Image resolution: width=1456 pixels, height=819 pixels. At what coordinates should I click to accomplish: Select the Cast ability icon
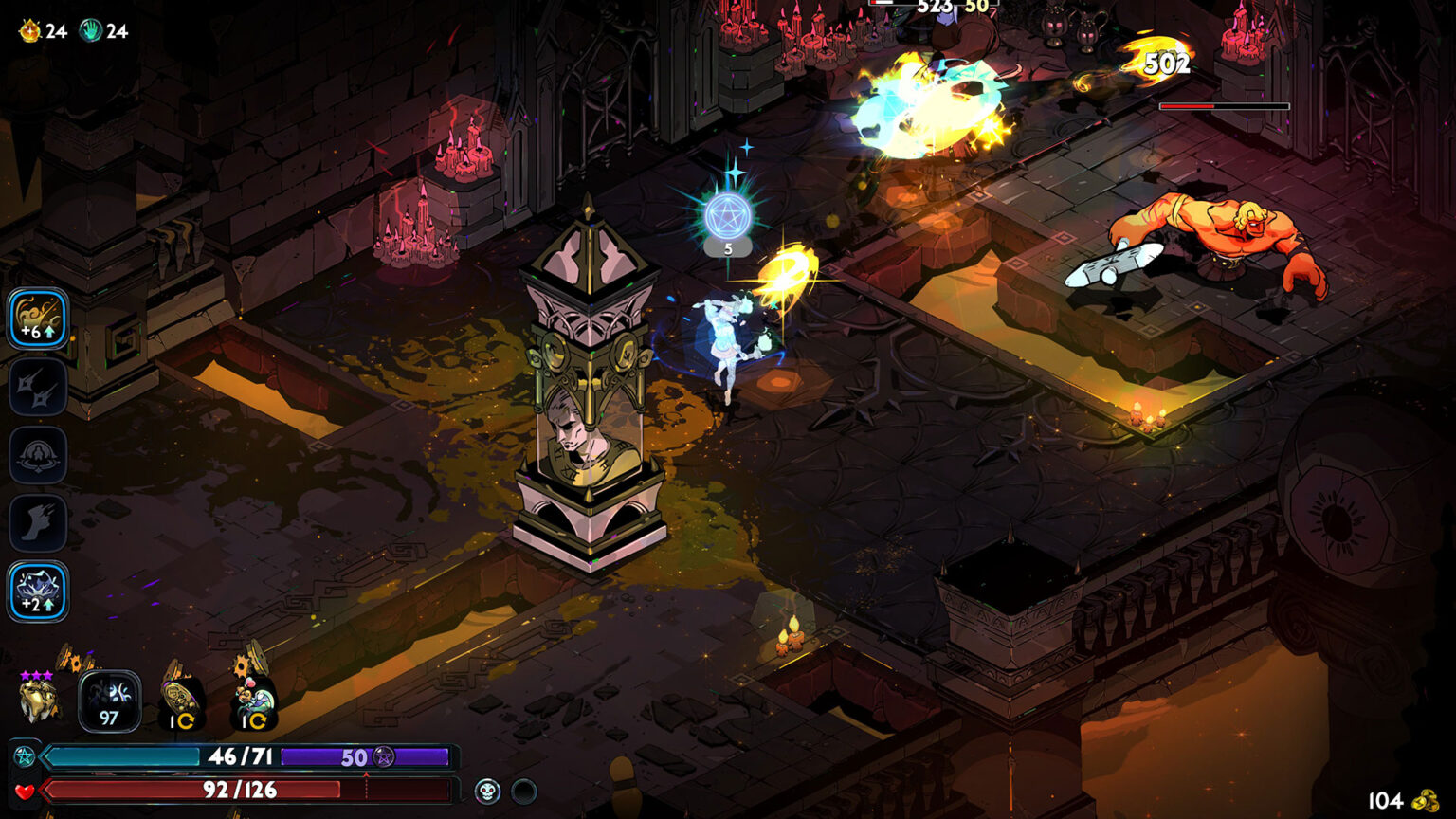(x=36, y=455)
